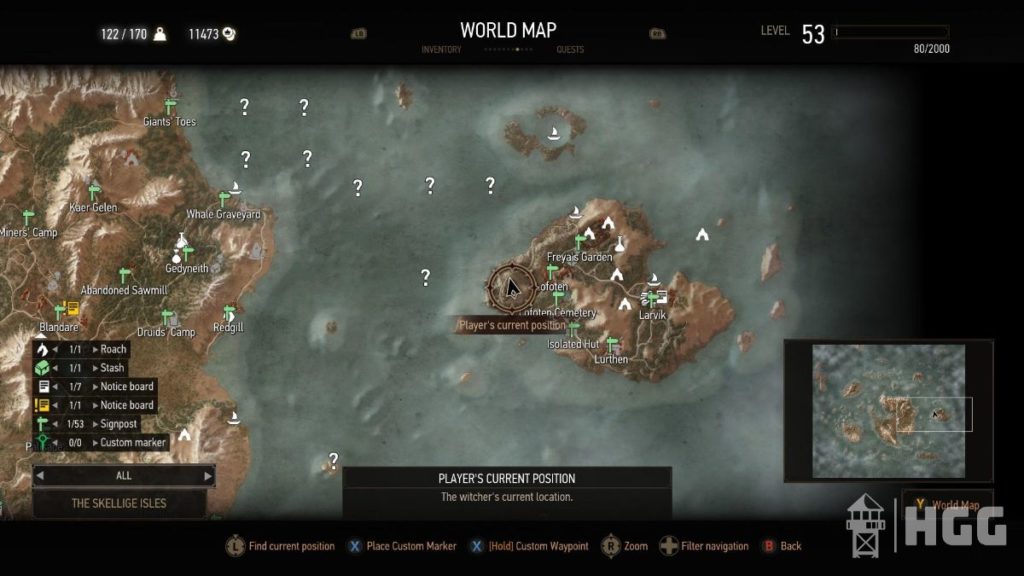The image size is (1024, 576).
Task: Select the Stash legend entry
Action: [100, 368]
